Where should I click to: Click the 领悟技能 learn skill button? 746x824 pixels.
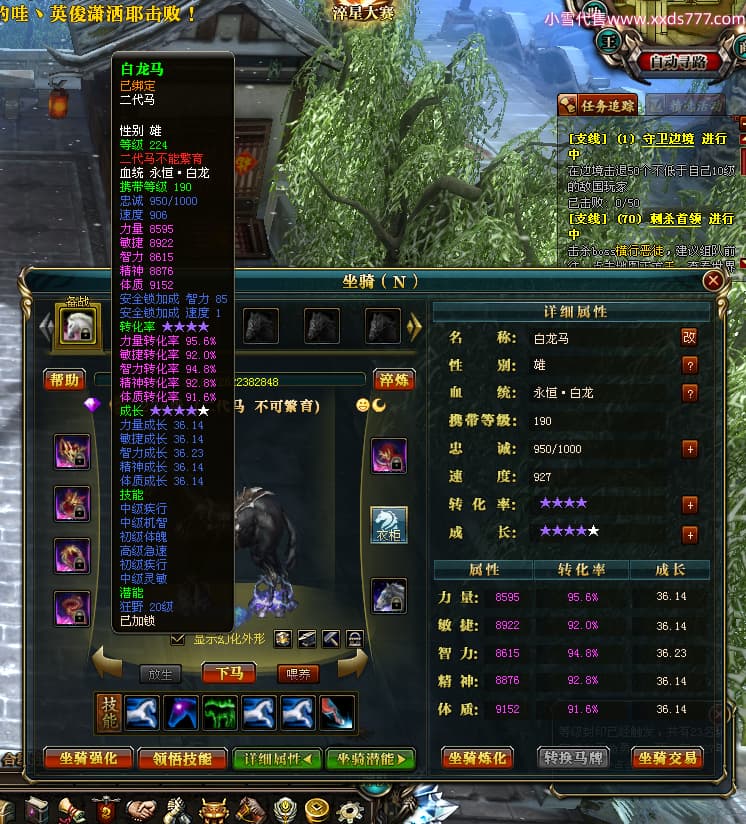tap(176, 758)
